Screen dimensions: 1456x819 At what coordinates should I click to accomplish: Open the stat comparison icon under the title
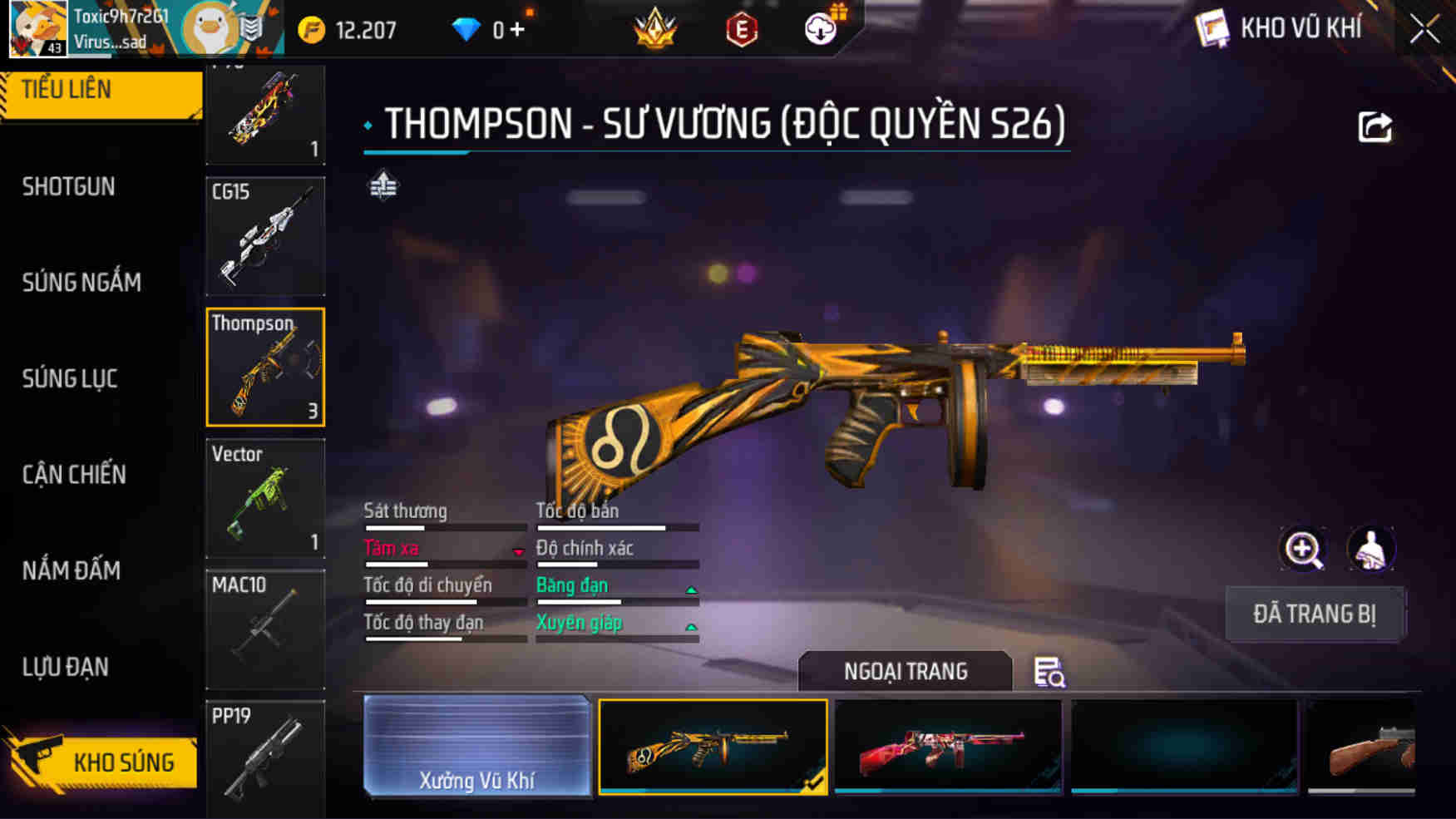[x=383, y=186]
